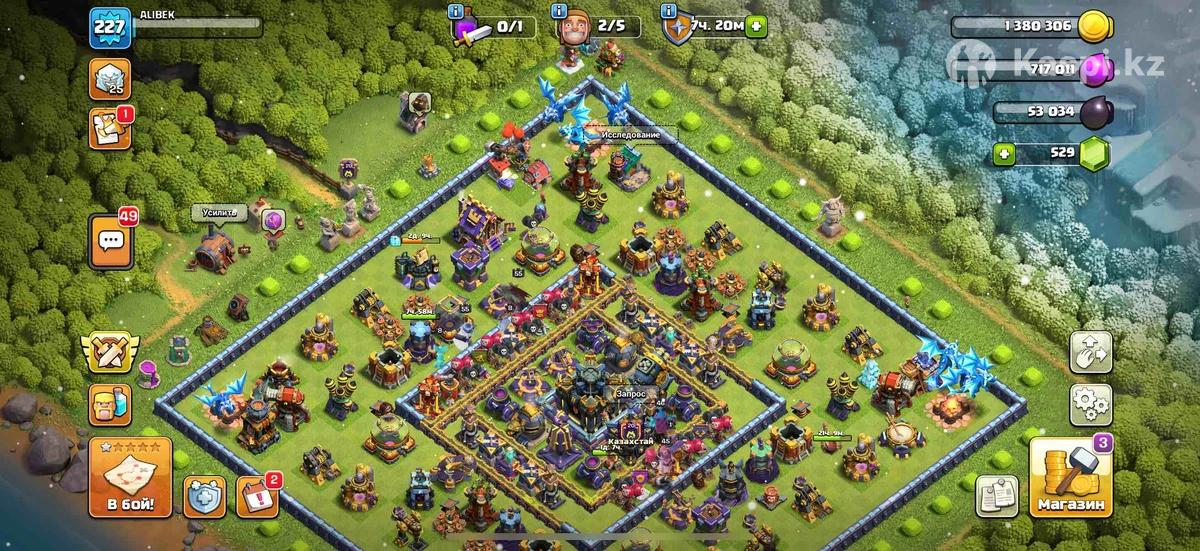
Task: Open the Магазин shop
Action: point(1072,478)
